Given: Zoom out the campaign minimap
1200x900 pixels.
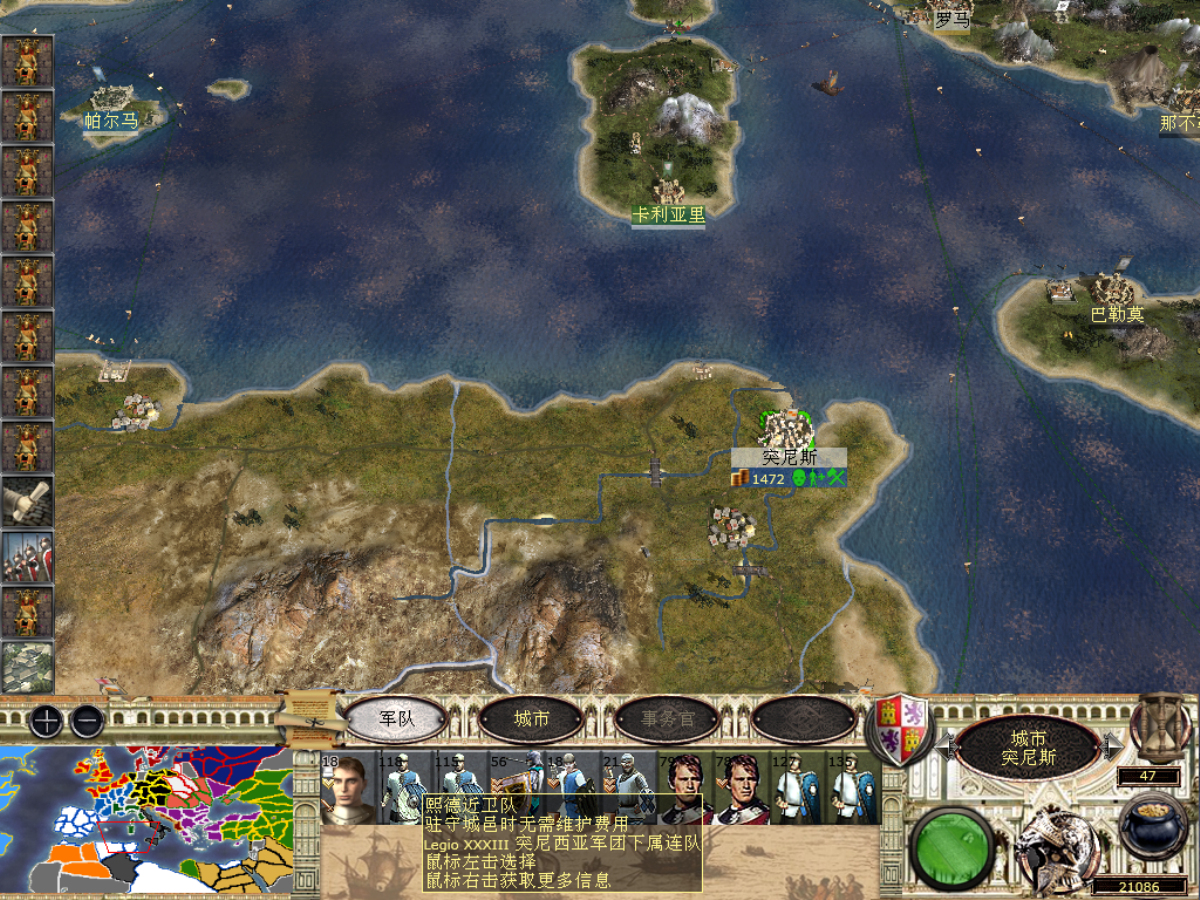Looking at the screenshot, I should click(x=87, y=720).
